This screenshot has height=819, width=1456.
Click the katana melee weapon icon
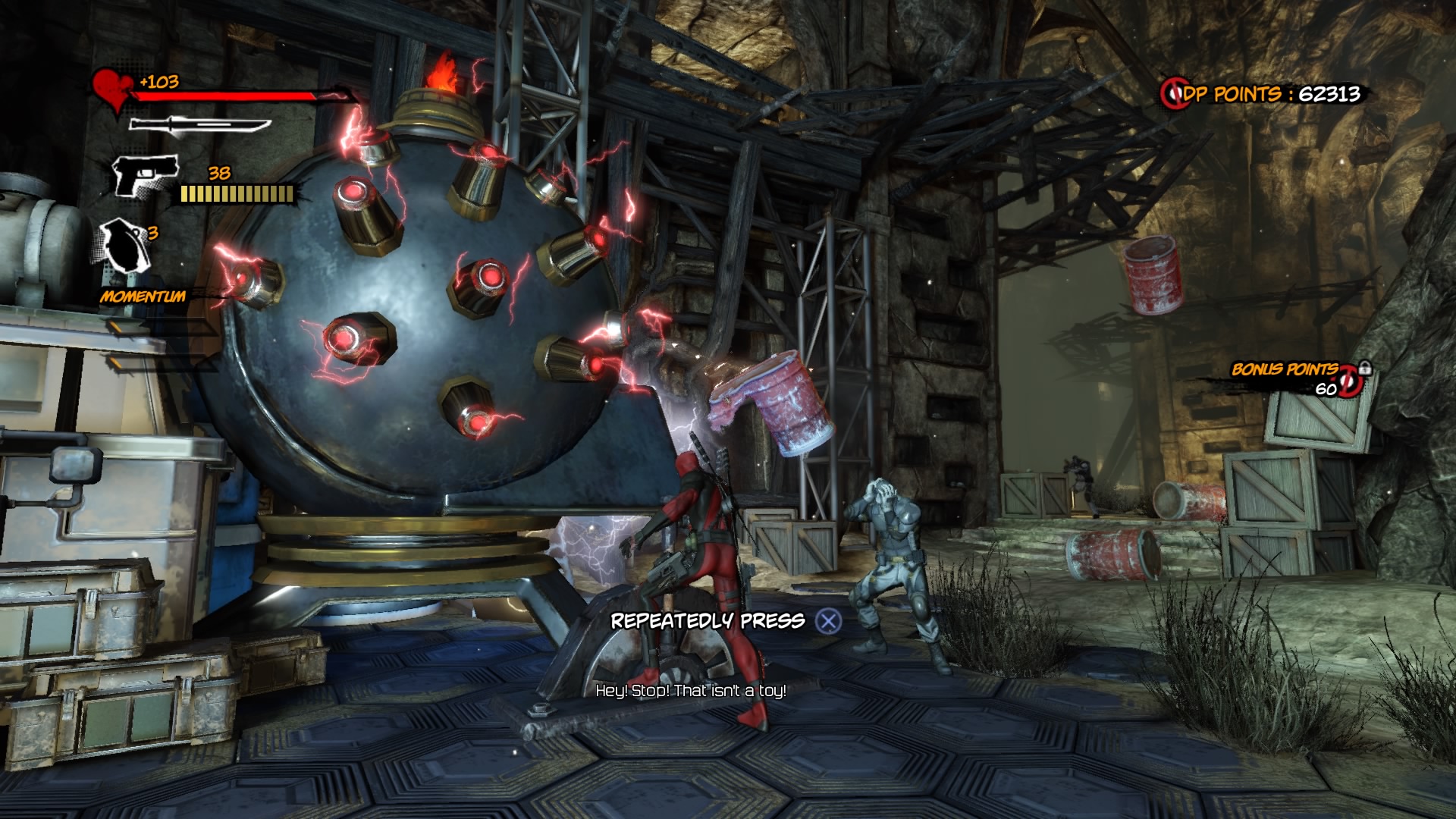click(199, 125)
